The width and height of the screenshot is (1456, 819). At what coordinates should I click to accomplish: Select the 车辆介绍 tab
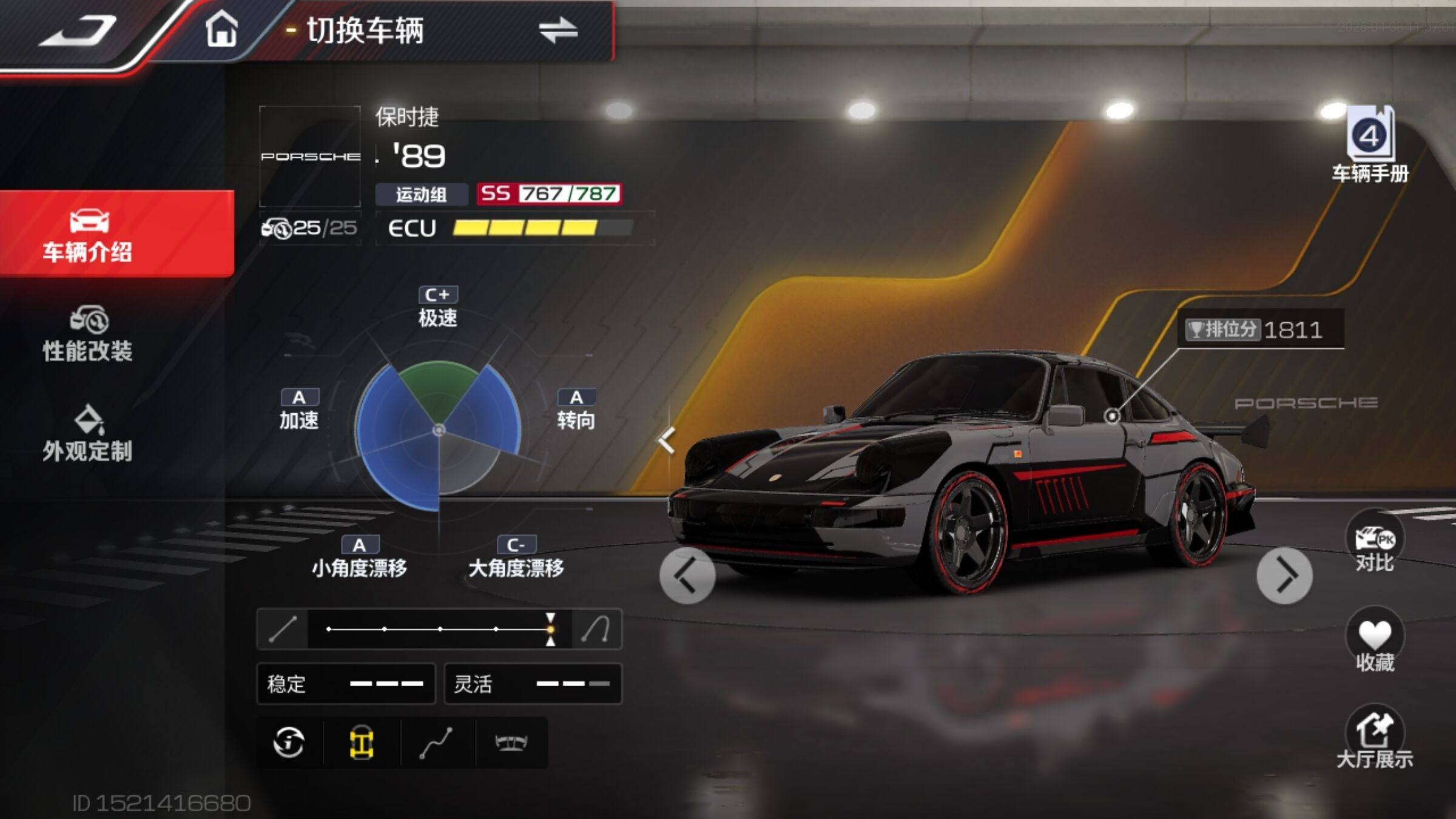[x=88, y=235]
